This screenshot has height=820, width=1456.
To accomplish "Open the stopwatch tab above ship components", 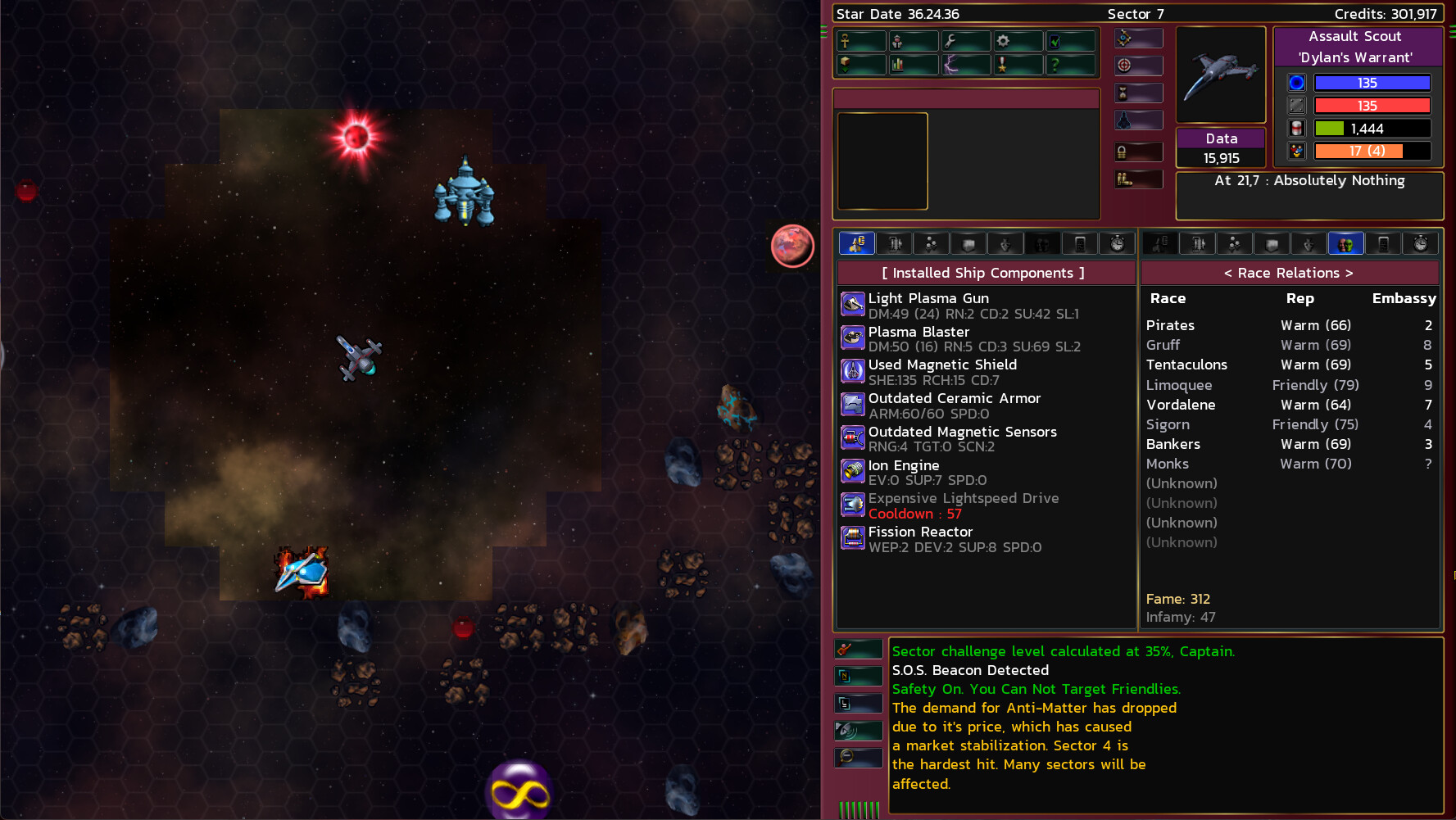I will [1115, 243].
